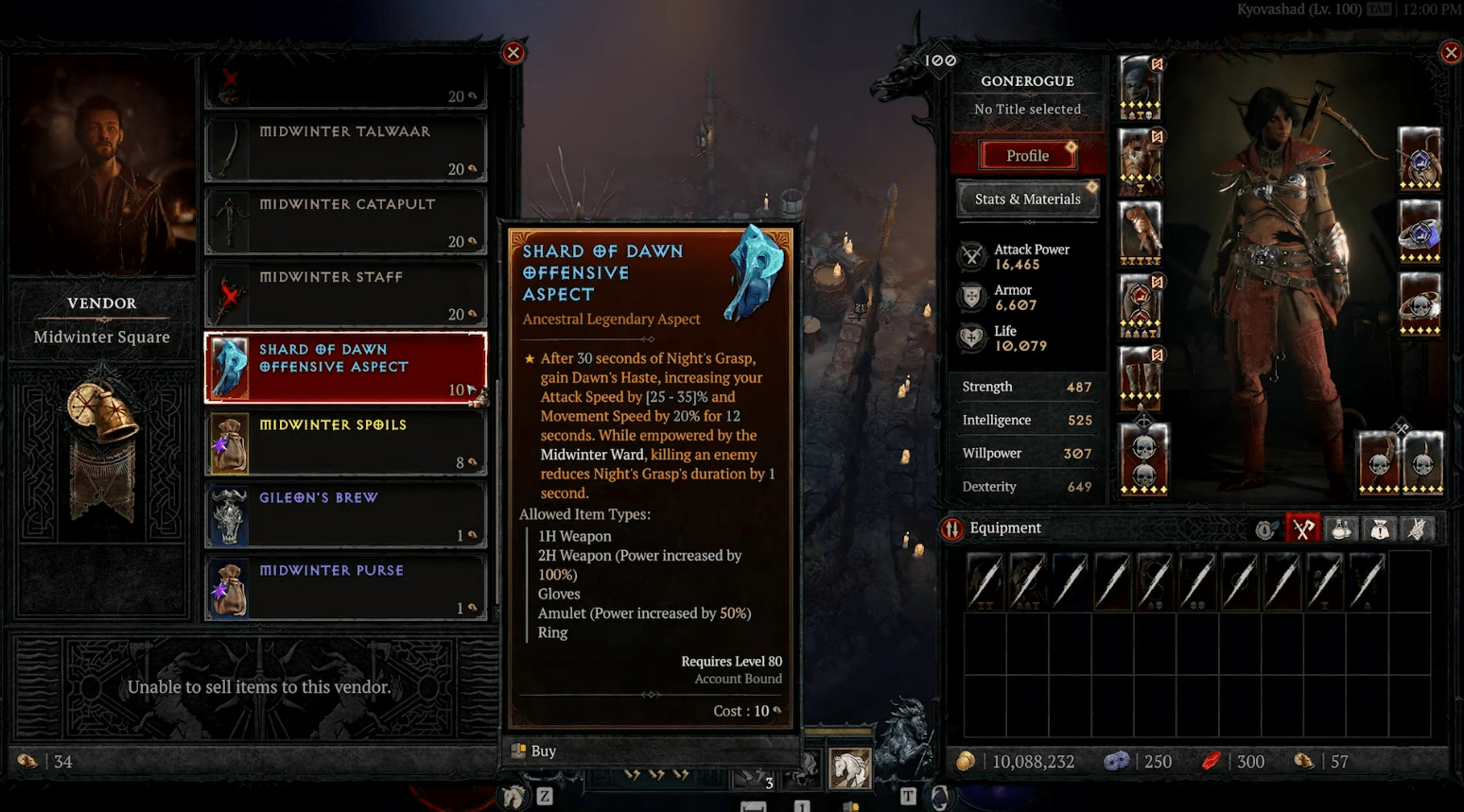The width and height of the screenshot is (1464, 812).
Task: Select the Midwinter Staff listing
Action: point(346,294)
